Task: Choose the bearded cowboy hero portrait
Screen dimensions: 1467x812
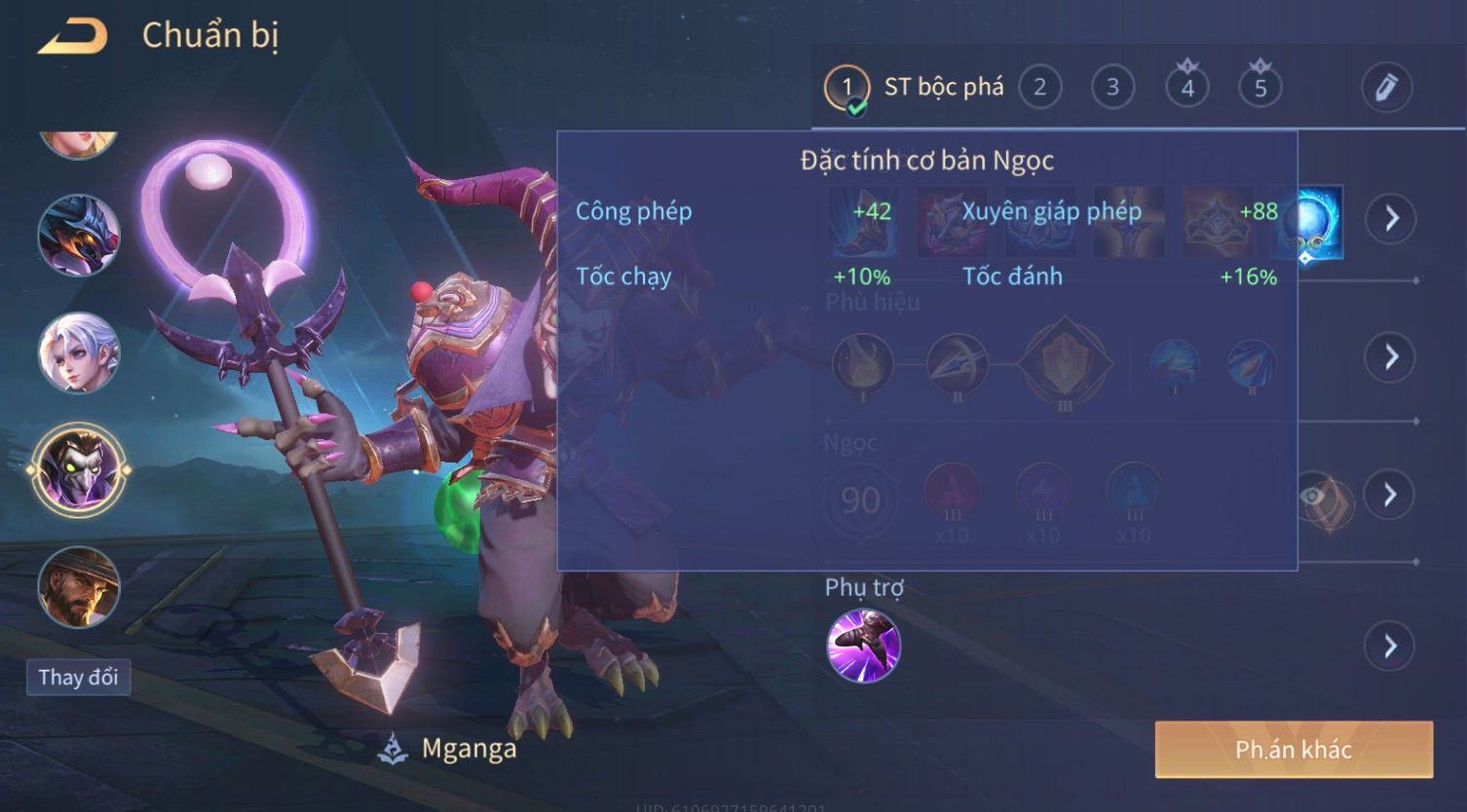Action: (x=79, y=587)
